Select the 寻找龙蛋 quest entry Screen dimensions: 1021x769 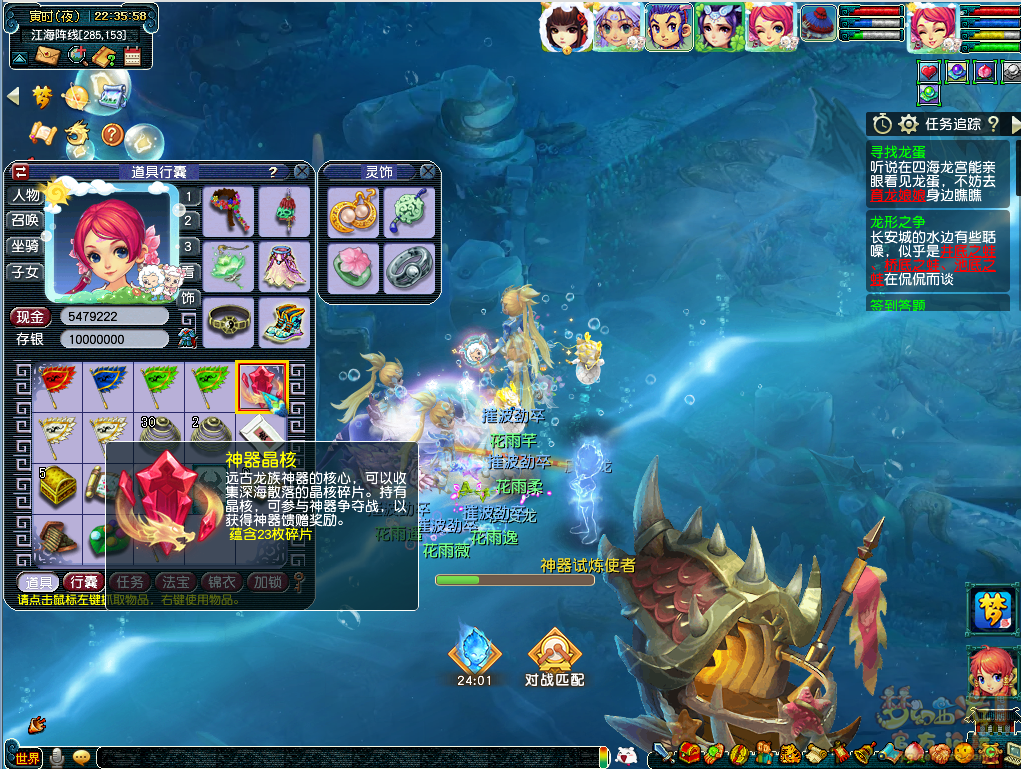[898, 152]
